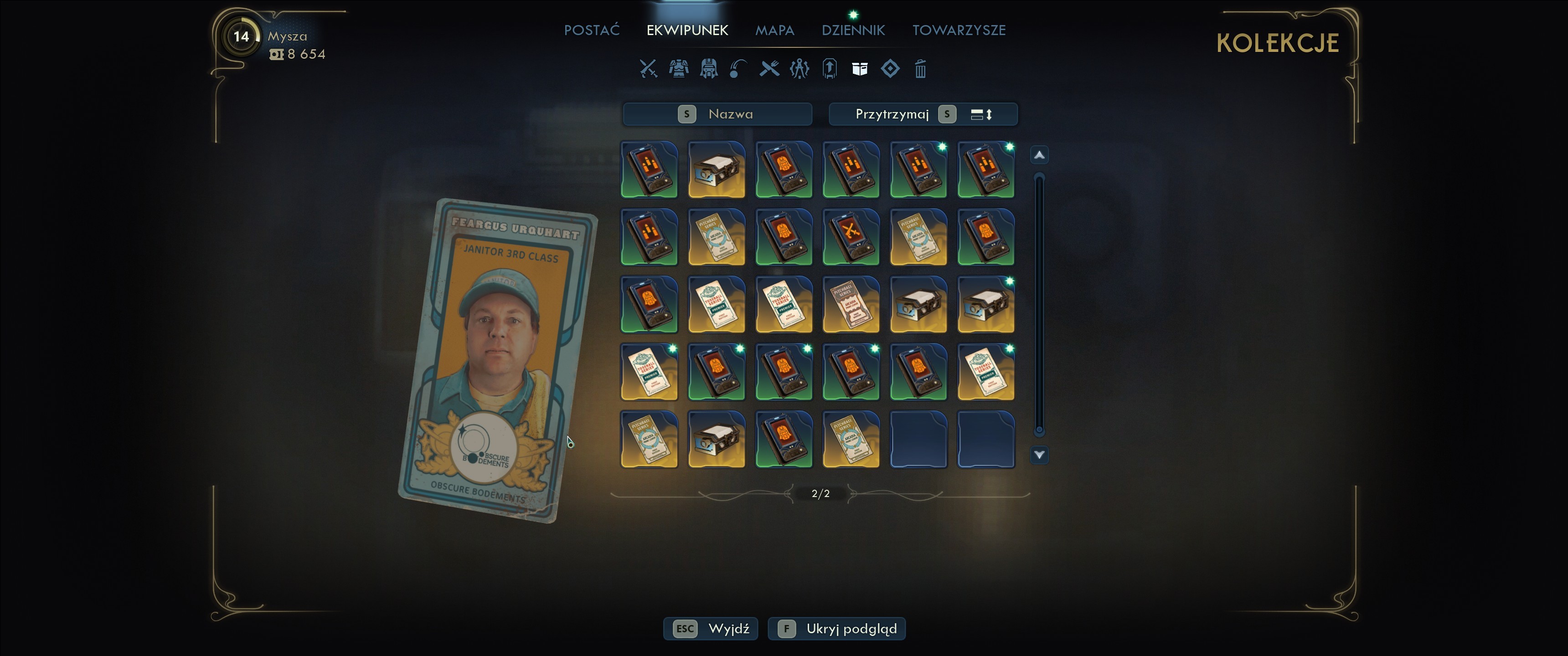The height and width of the screenshot is (656, 1568).
Task: Switch to the POSTAĆ tab
Action: tap(591, 30)
